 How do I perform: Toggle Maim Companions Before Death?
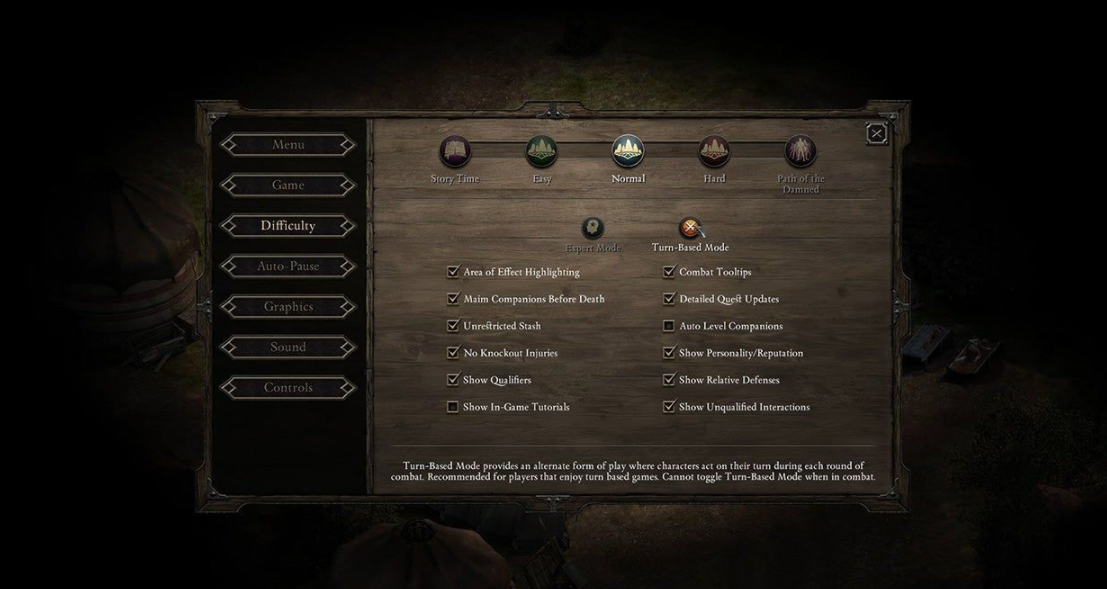pyautogui.click(x=453, y=299)
